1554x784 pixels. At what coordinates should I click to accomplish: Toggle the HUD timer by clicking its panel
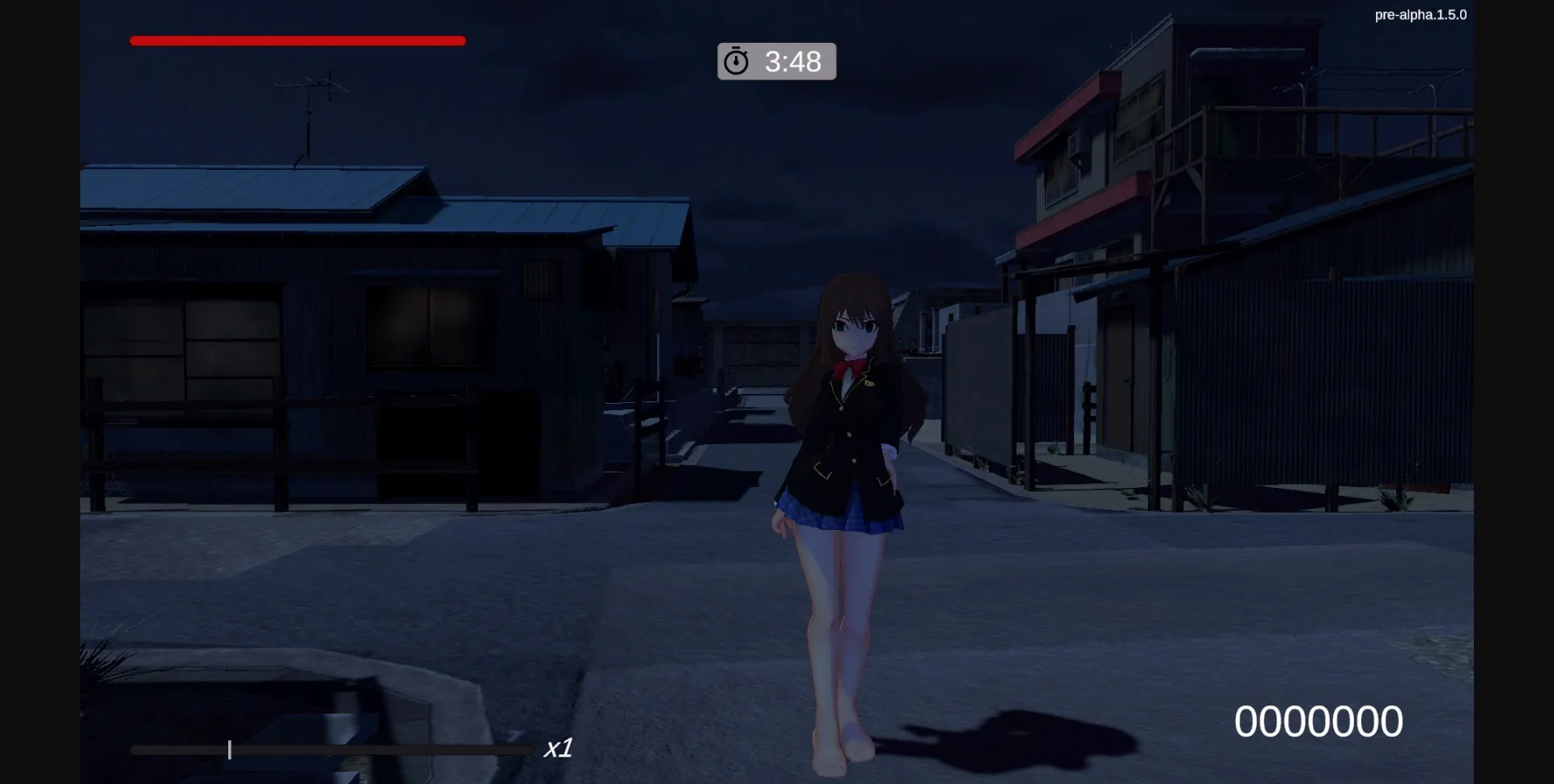point(776,61)
